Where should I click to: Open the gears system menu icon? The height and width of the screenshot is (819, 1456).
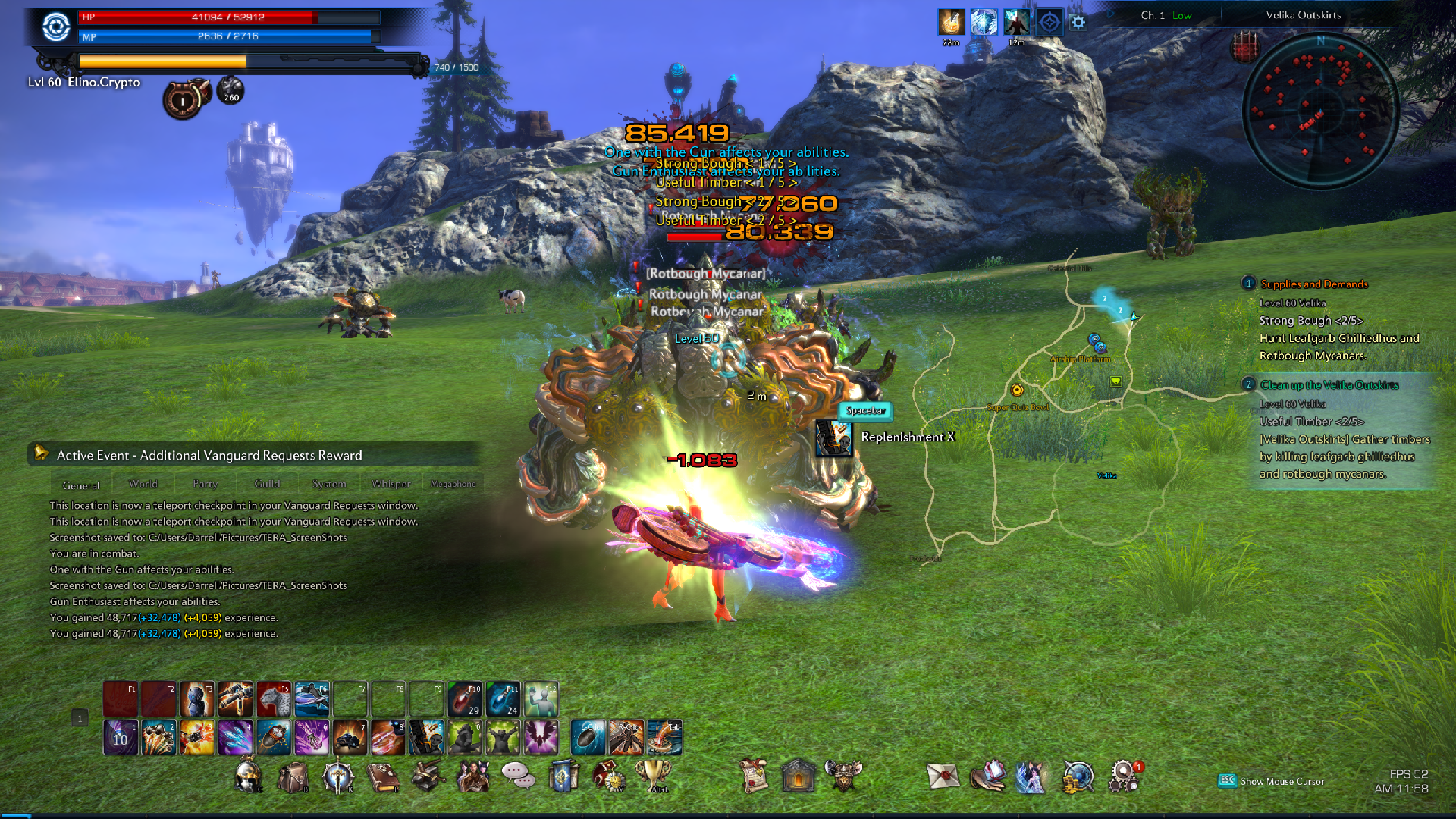(1123, 776)
